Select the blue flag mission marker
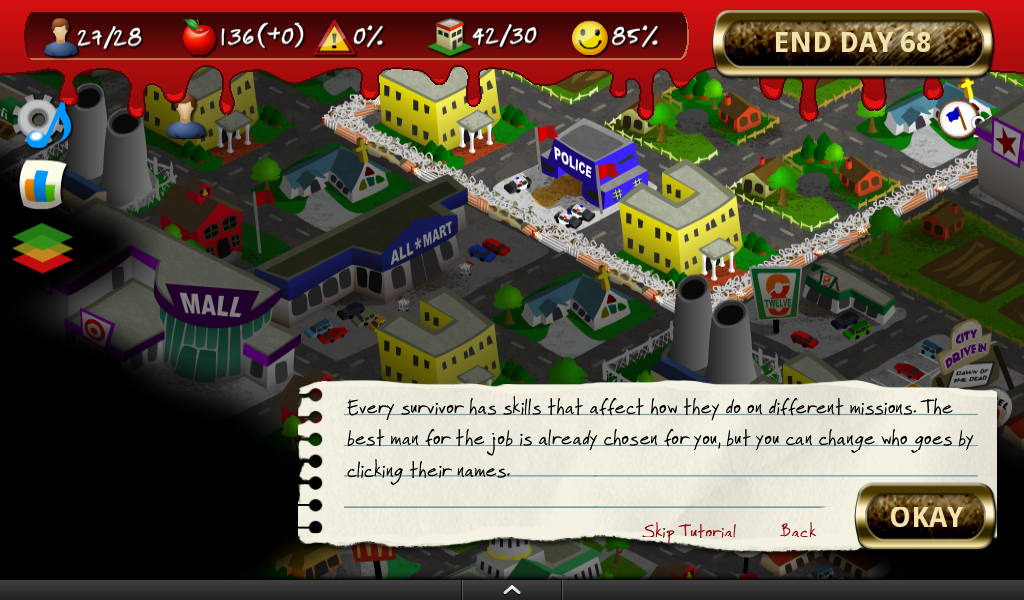 pyautogui.click(x=957, y=119)
